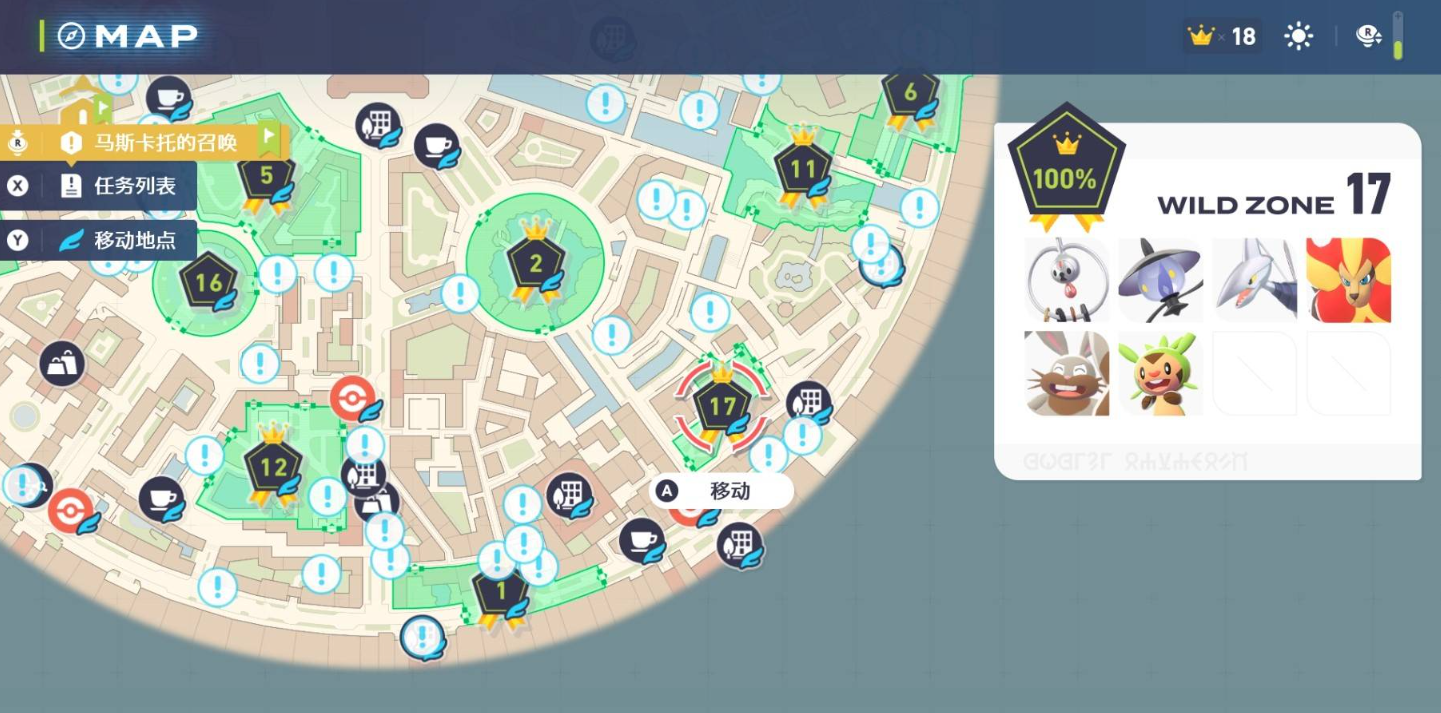1441x713 pixels.
Task: Choose the Wild Zone 2 badge
Action: tap(536, 264)
